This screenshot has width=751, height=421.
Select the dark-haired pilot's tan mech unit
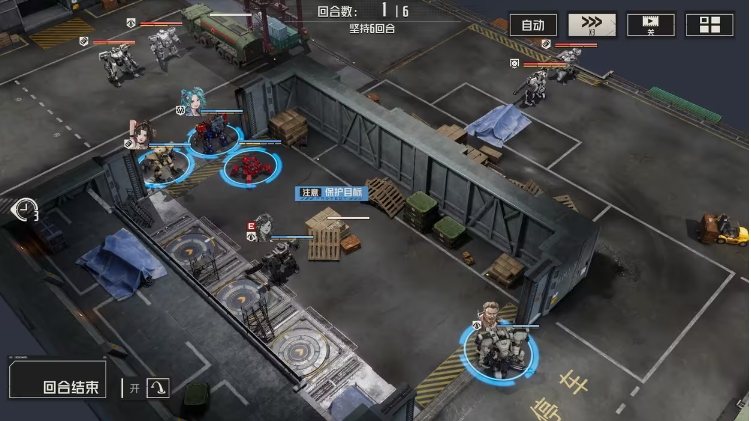pyautogui.click(x=163, y=163)
